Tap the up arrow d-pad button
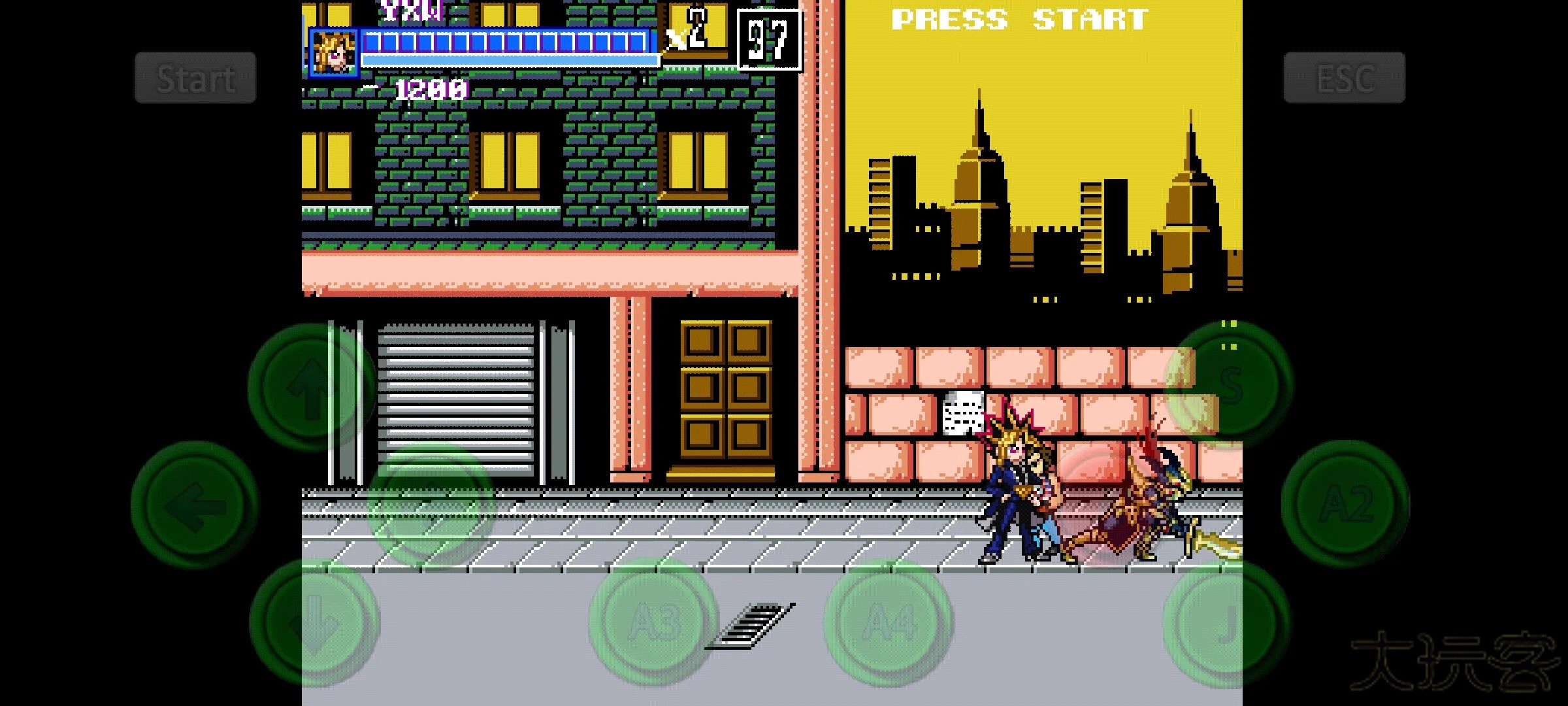 pyautogui.click(x=312, y=387)
